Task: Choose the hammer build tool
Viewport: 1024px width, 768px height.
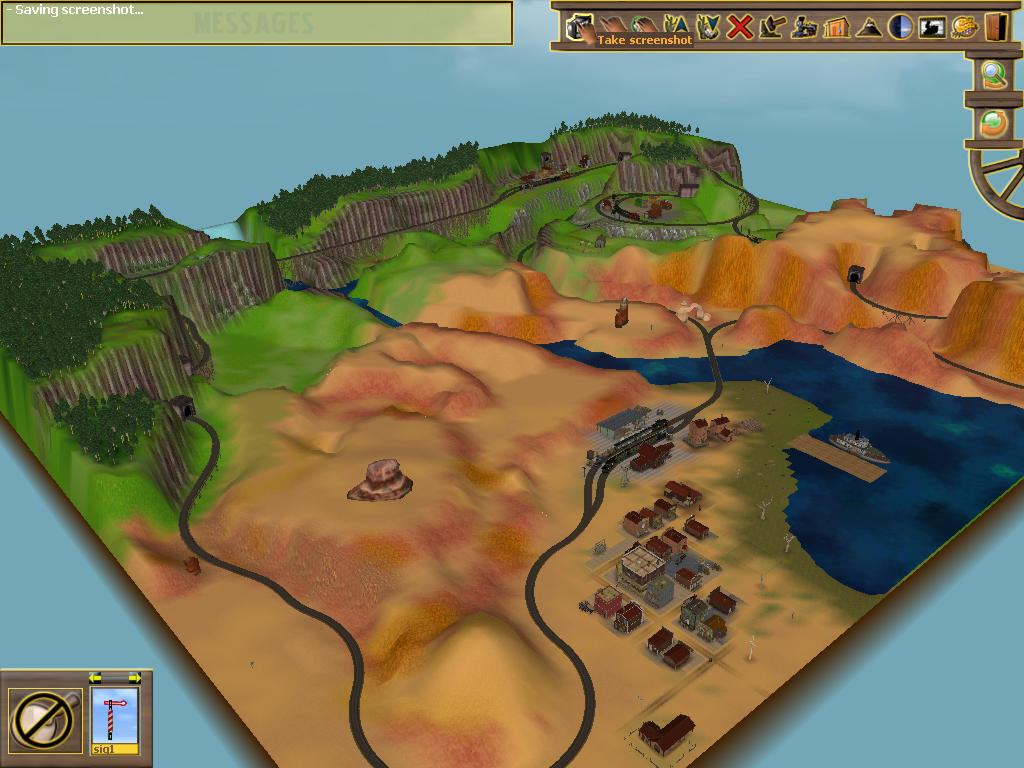Action: [771, 27]
